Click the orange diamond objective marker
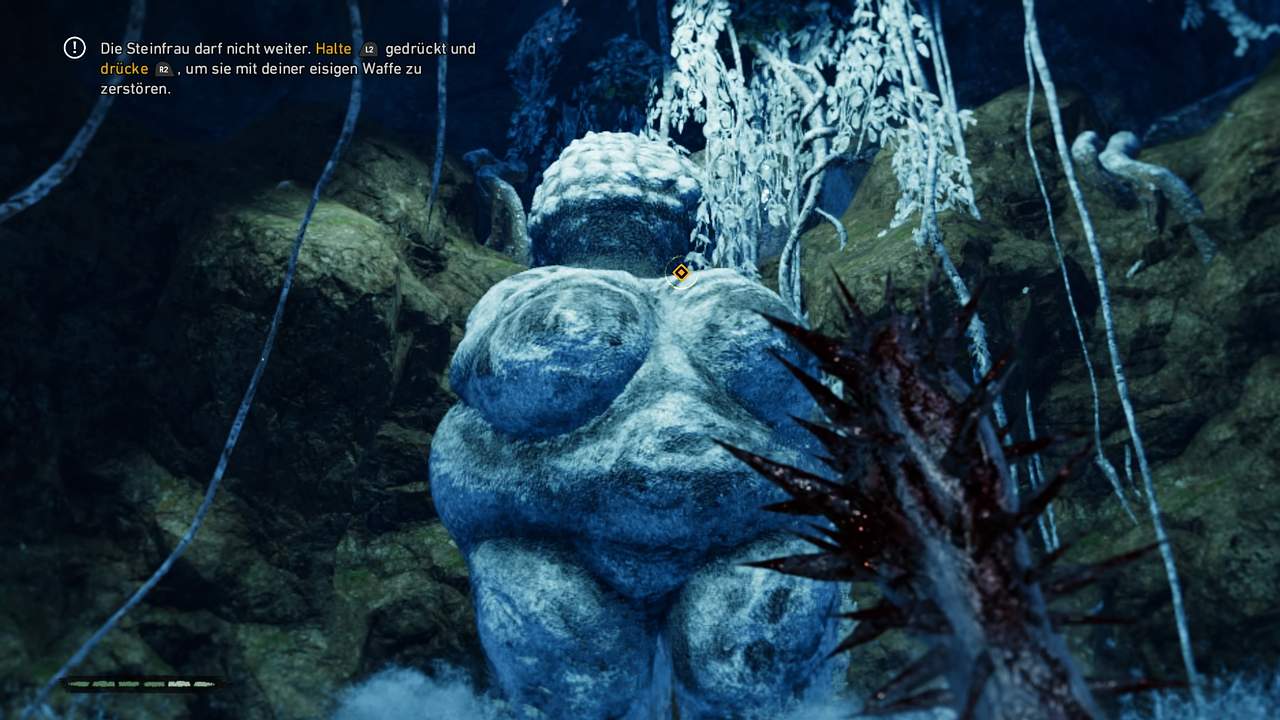 [x=681, y=272]
